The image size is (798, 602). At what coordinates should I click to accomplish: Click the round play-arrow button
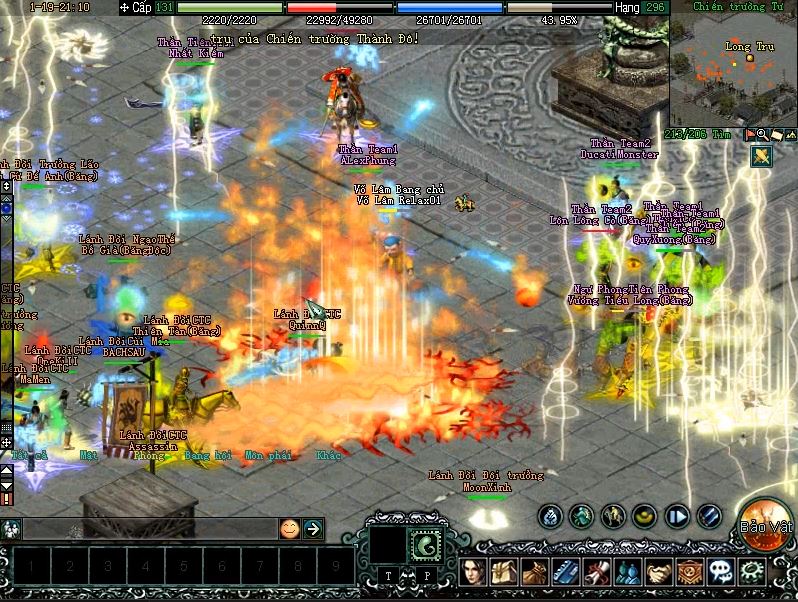point(677,516)
